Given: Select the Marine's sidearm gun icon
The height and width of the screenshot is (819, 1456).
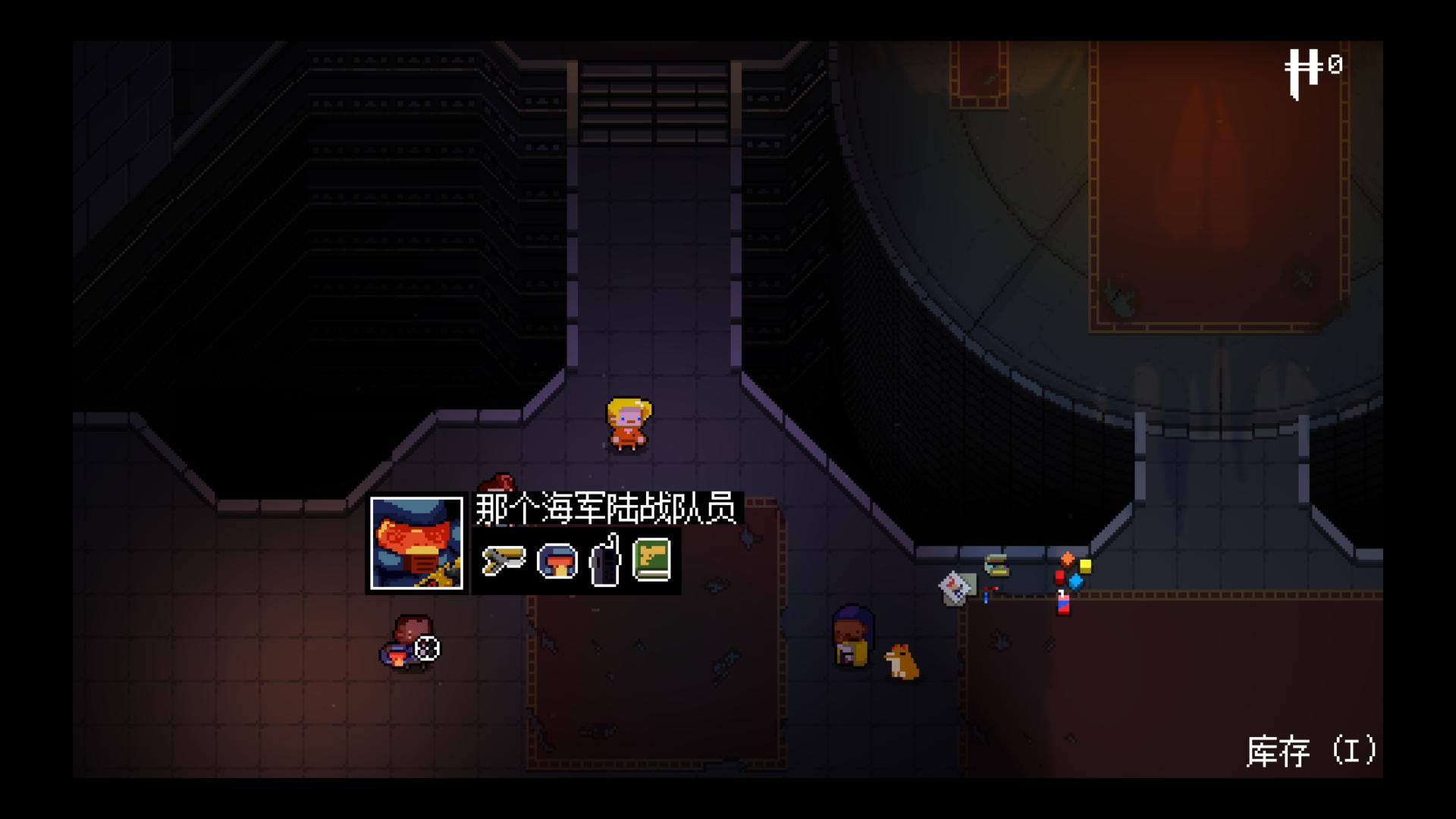Looking at the screenshot, I should (503, 559).
